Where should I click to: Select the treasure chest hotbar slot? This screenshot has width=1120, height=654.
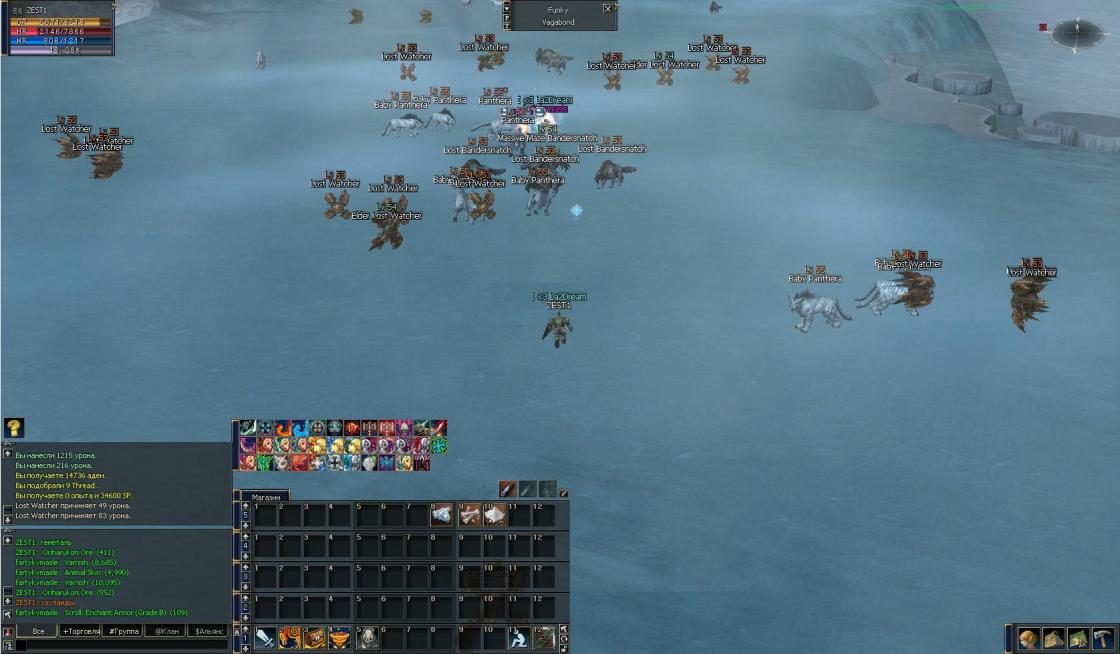point(315,638)
